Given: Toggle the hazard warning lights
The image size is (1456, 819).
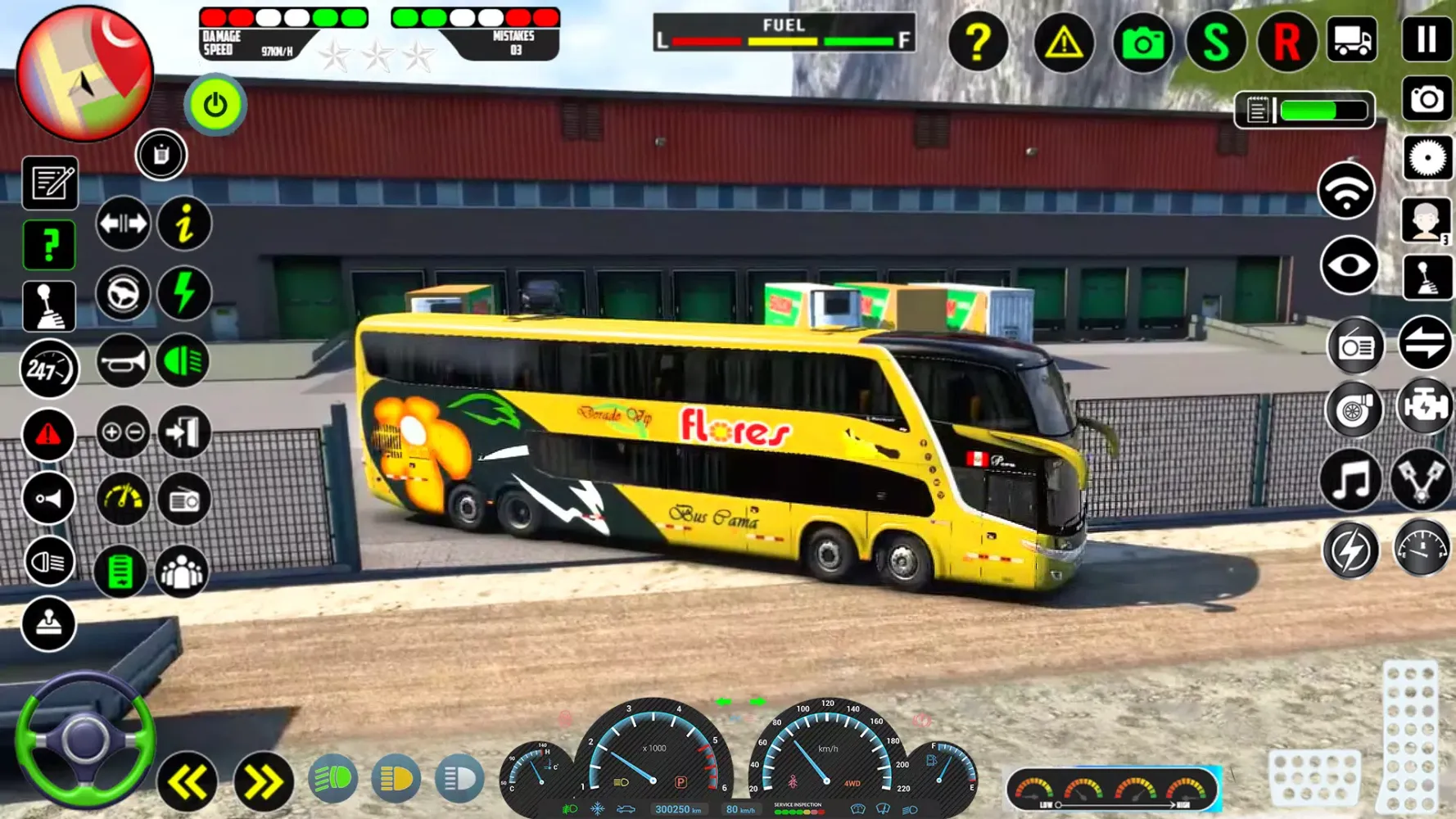Looking at the screenshot, I should click(49, 434).
